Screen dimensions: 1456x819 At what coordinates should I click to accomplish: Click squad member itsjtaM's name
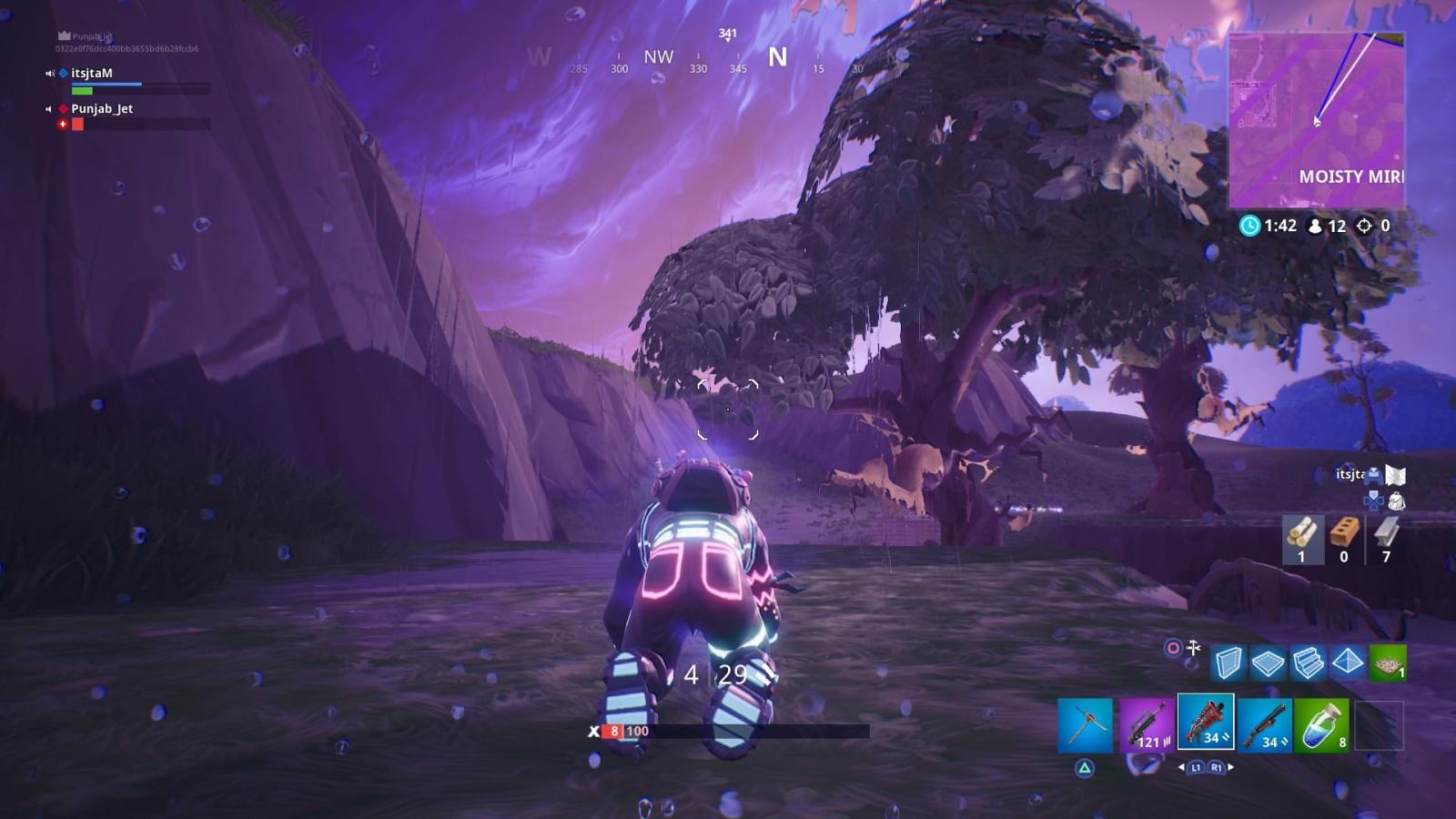pos(90,73)
